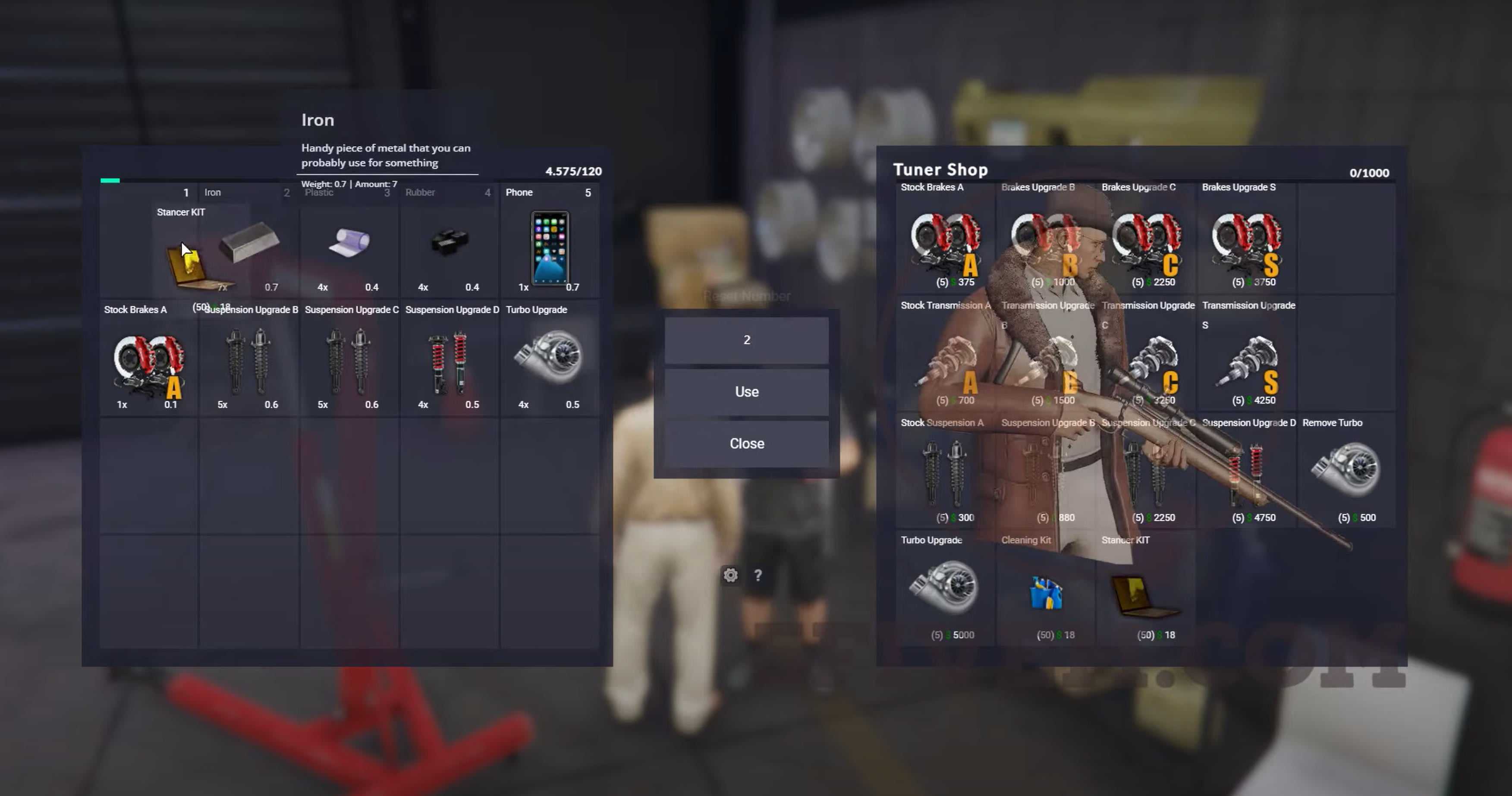Image resolution: width=1512 pixels, height=796 pixels.
Task: Close the item action popup
Action: click(746, 443)
